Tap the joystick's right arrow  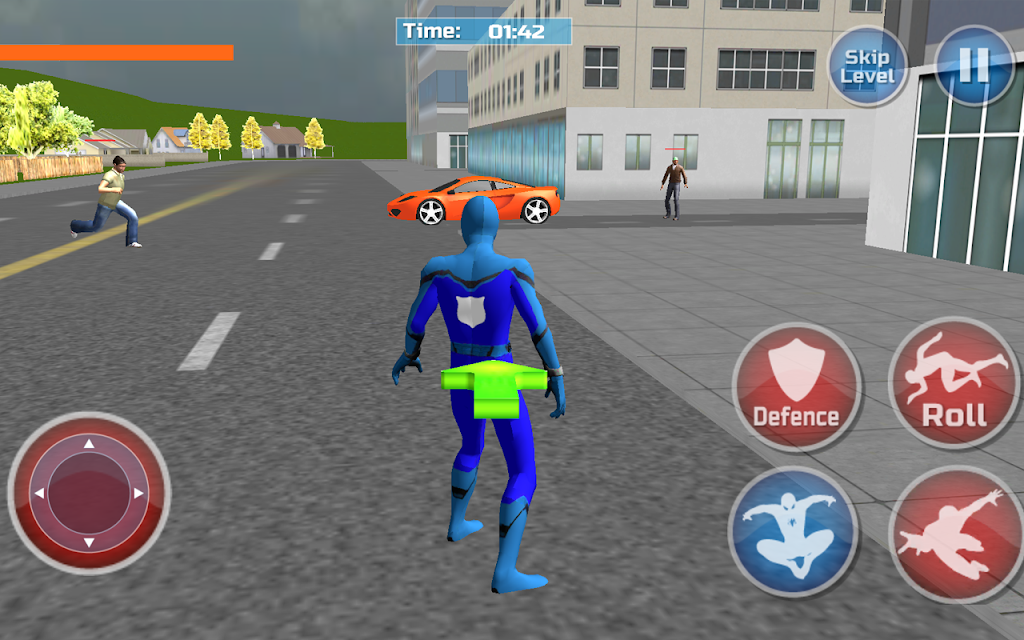[138, 493]
